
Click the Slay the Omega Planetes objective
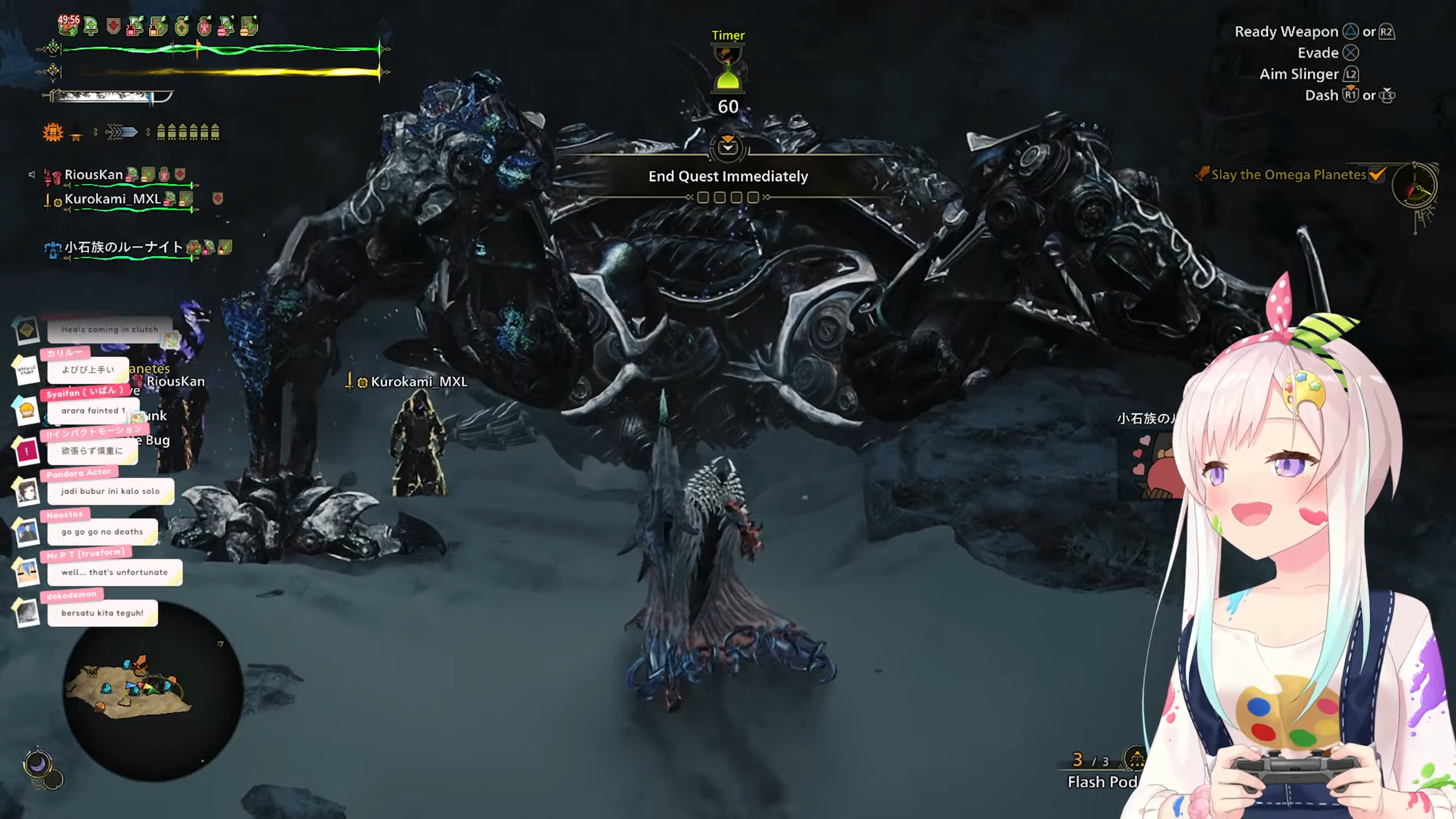coord(1288,175)
